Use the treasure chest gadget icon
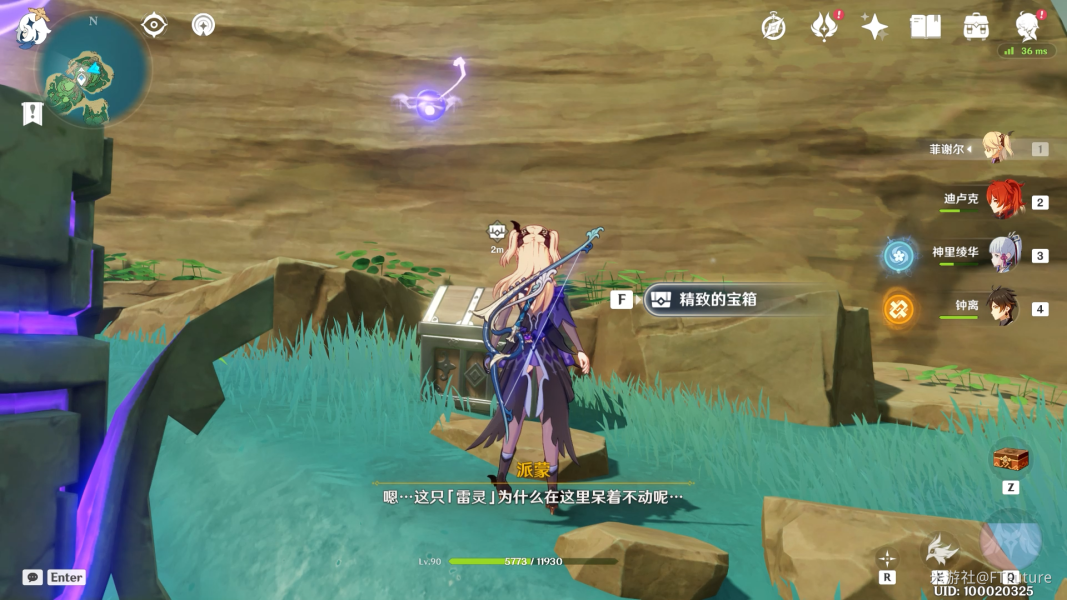The width and height of the screenshot is (1067, 600). coord(1010,459)
